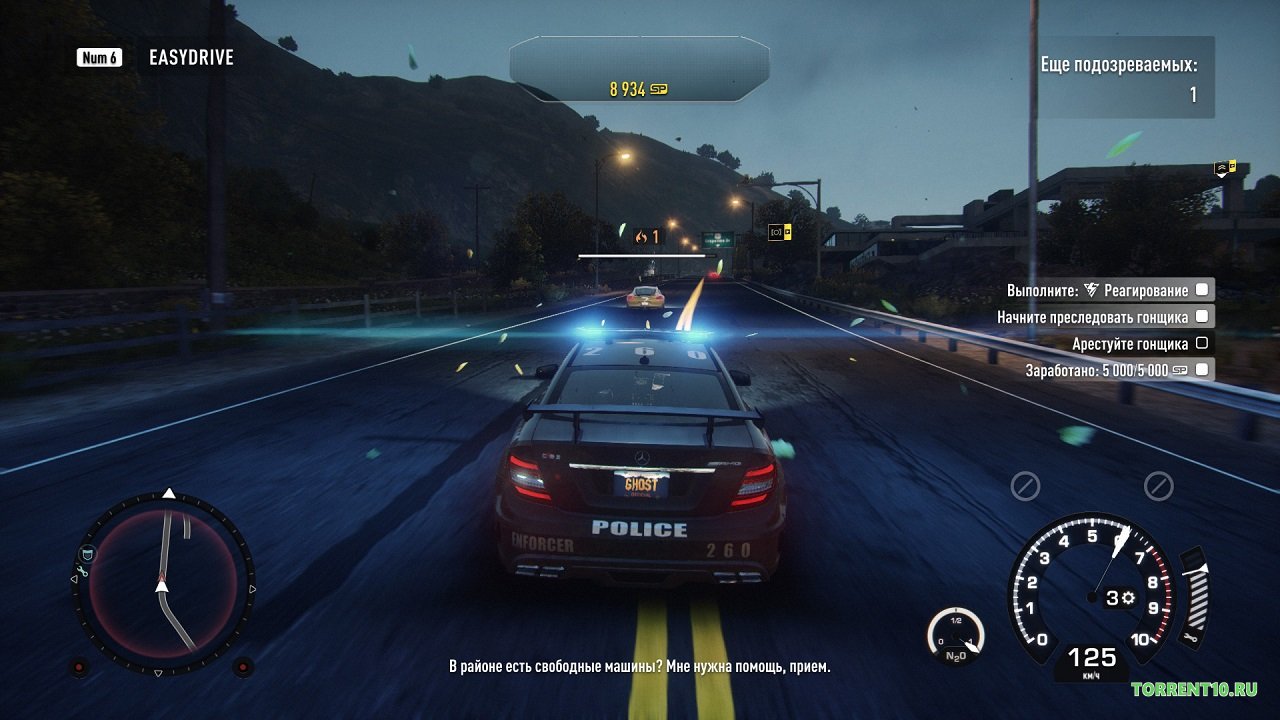Check the Начните преследовать гонщика objective

pyautogui.click(x=1202, y=316)
